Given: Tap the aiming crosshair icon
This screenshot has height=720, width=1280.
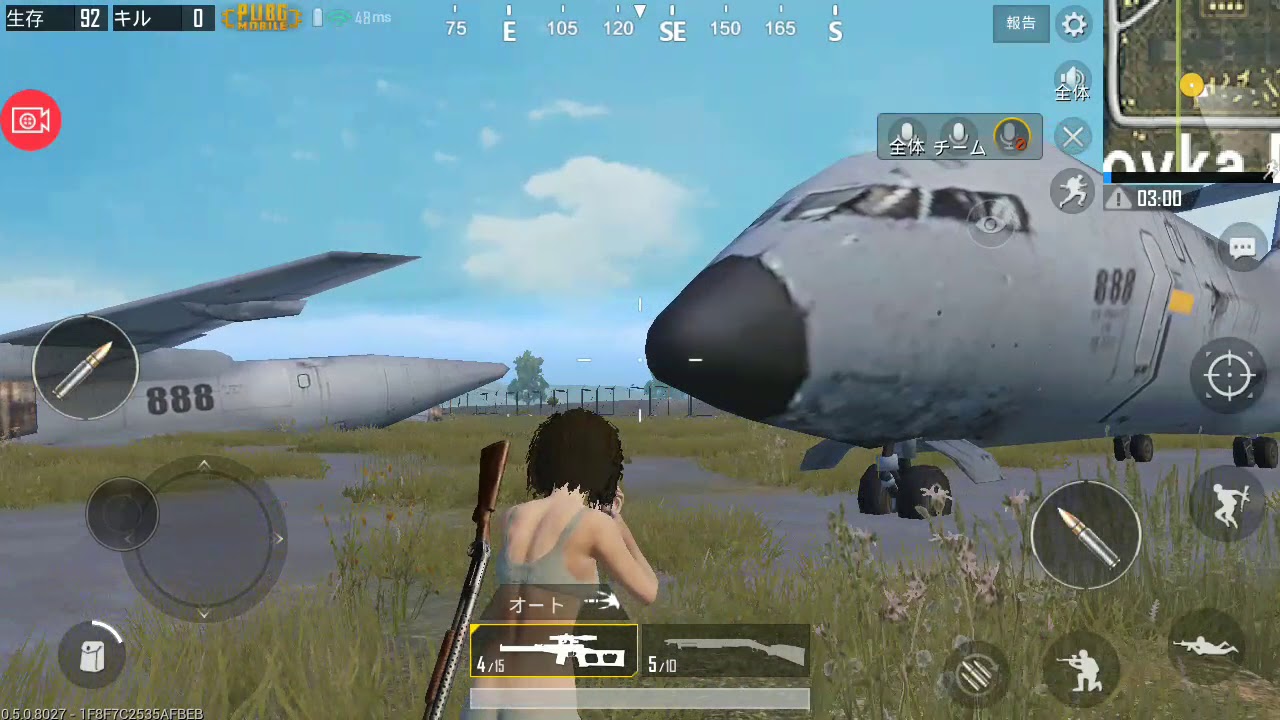Looking at the screenshot, I should click(1228, 375).
